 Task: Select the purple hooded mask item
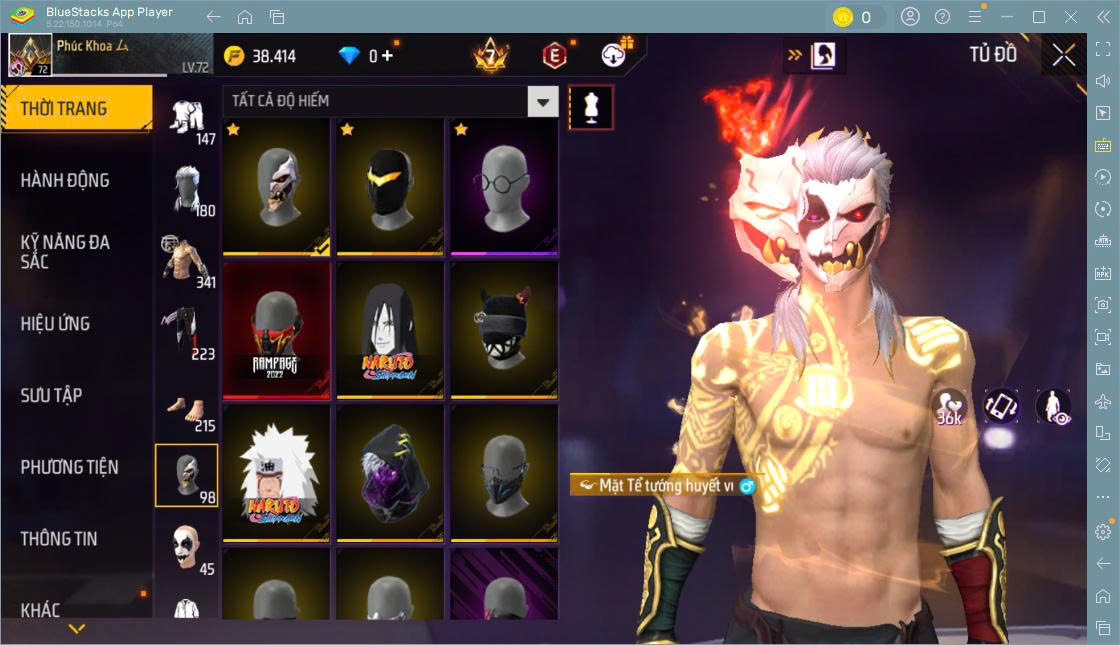tap(389, 473)
